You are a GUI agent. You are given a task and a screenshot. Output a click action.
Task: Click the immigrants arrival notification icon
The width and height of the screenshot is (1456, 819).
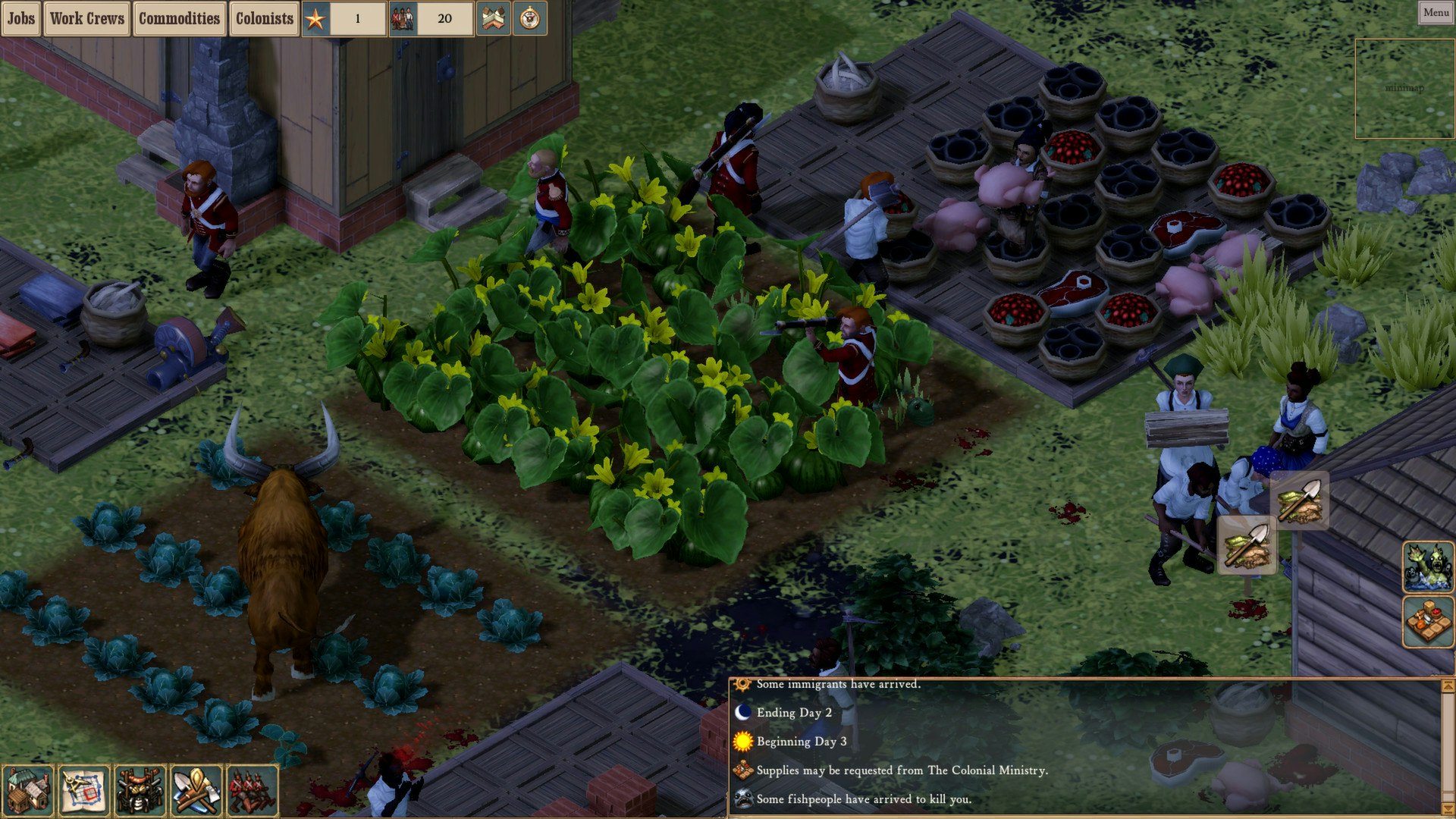click(741, 683)
